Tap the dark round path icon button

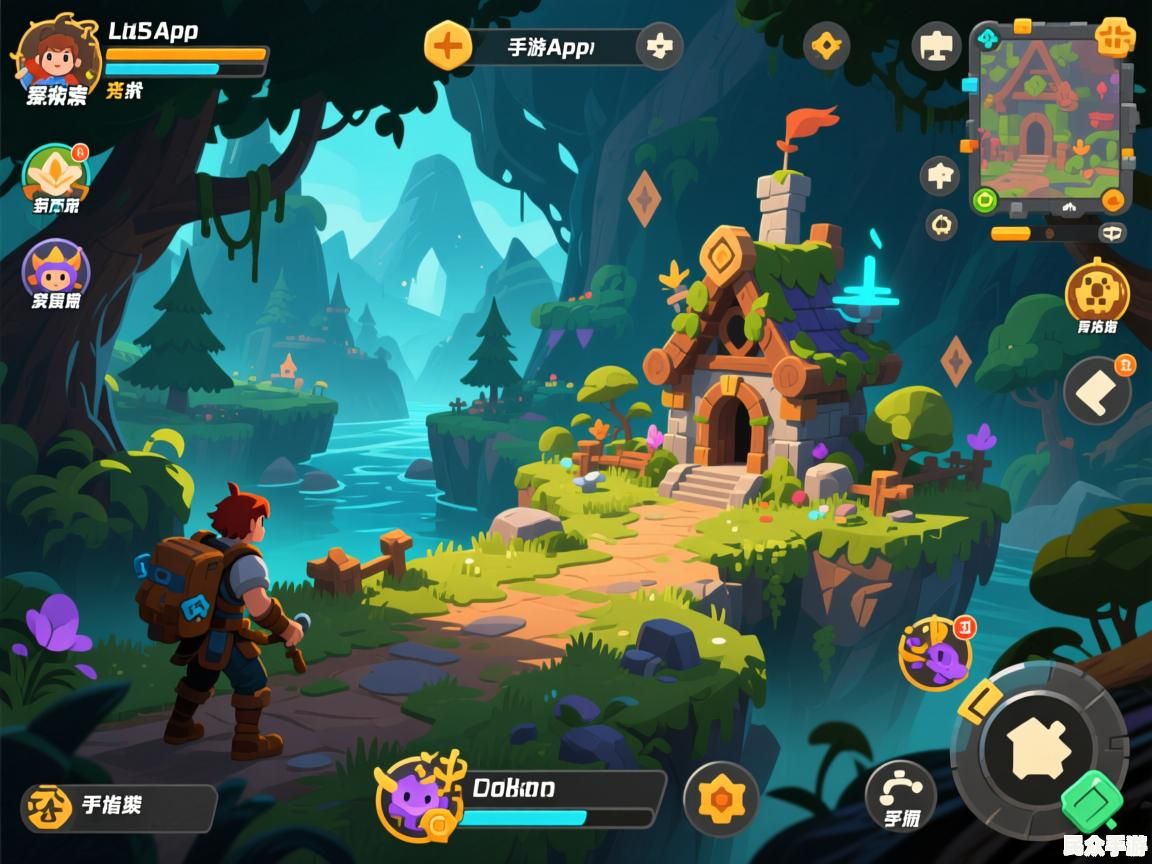900,795
